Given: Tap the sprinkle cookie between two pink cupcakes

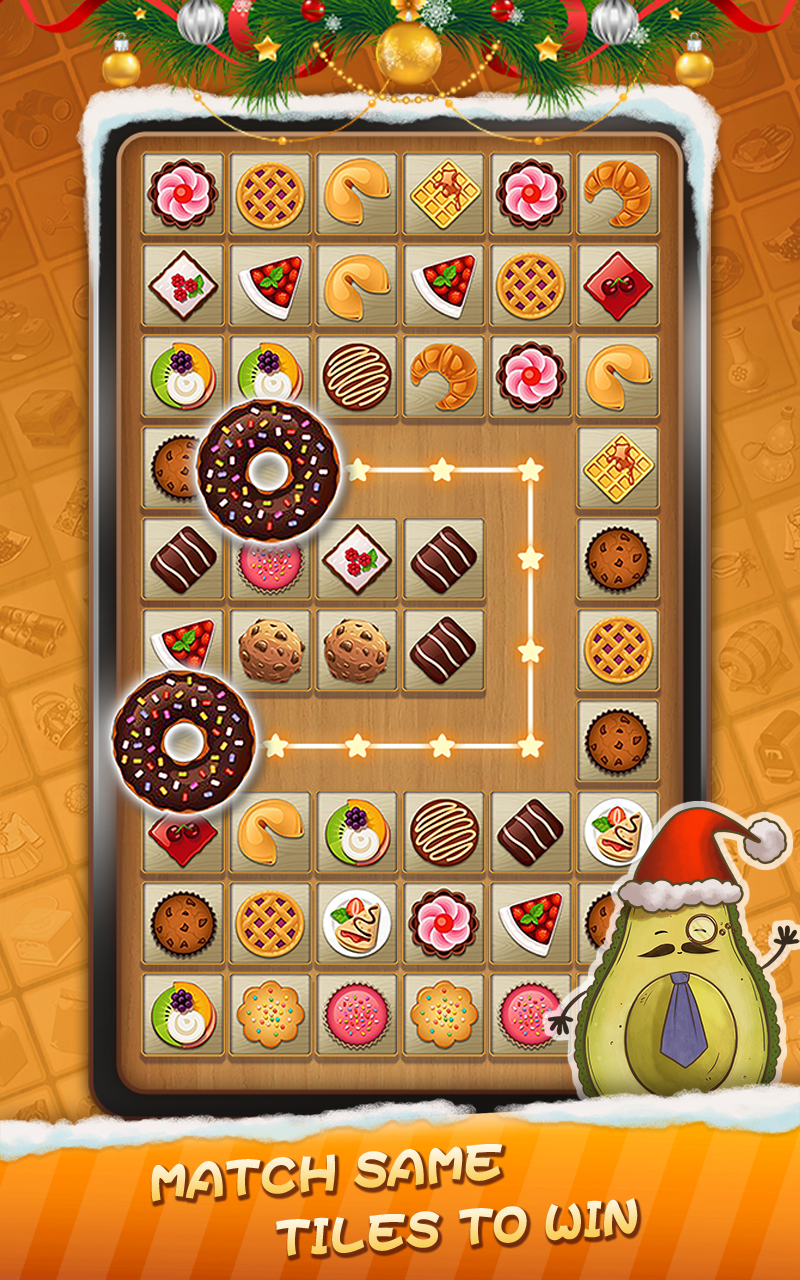Looking at the screenshot, I should [444, 1014].
